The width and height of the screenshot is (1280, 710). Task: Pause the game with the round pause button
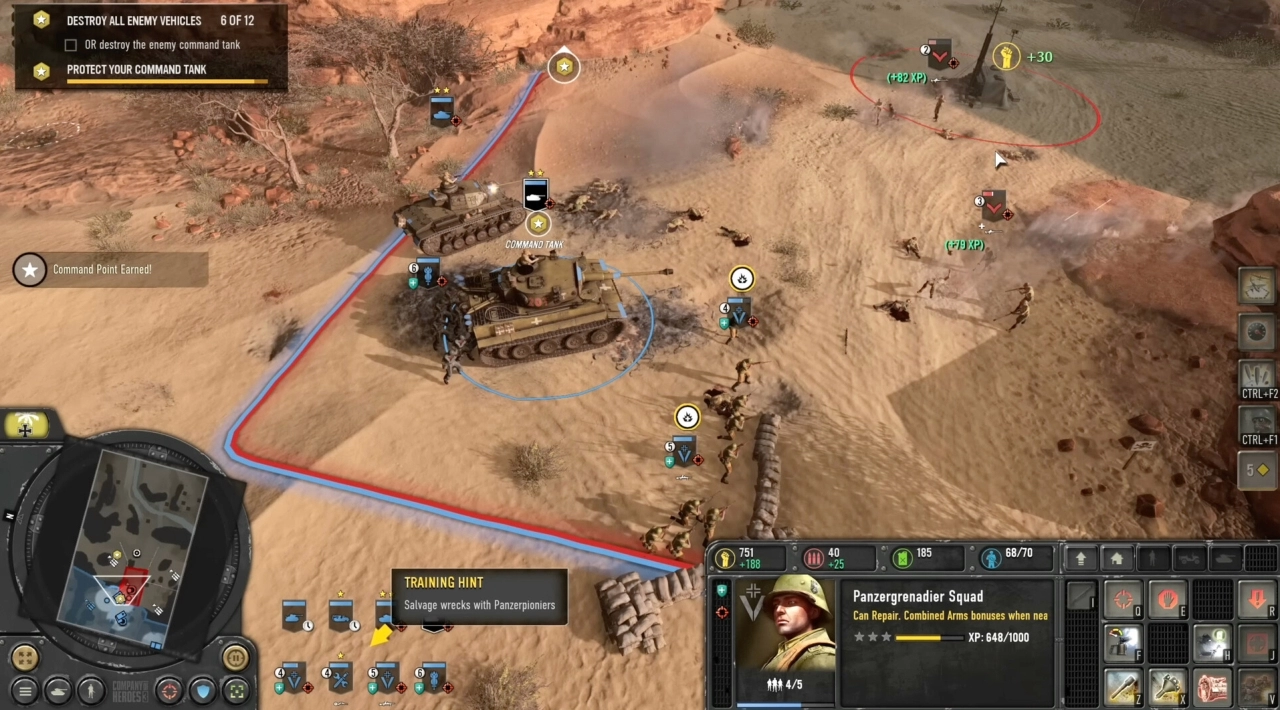[x=235, y=658]
